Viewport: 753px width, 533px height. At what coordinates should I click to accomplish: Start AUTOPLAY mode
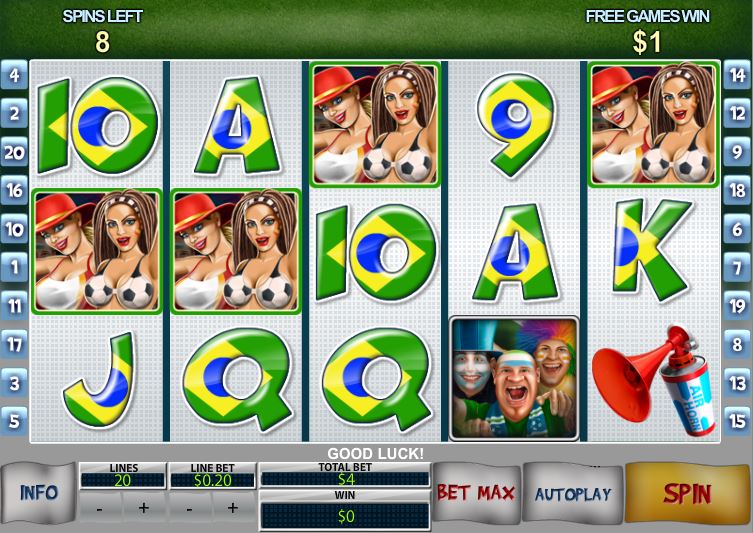tap(572, 494)
